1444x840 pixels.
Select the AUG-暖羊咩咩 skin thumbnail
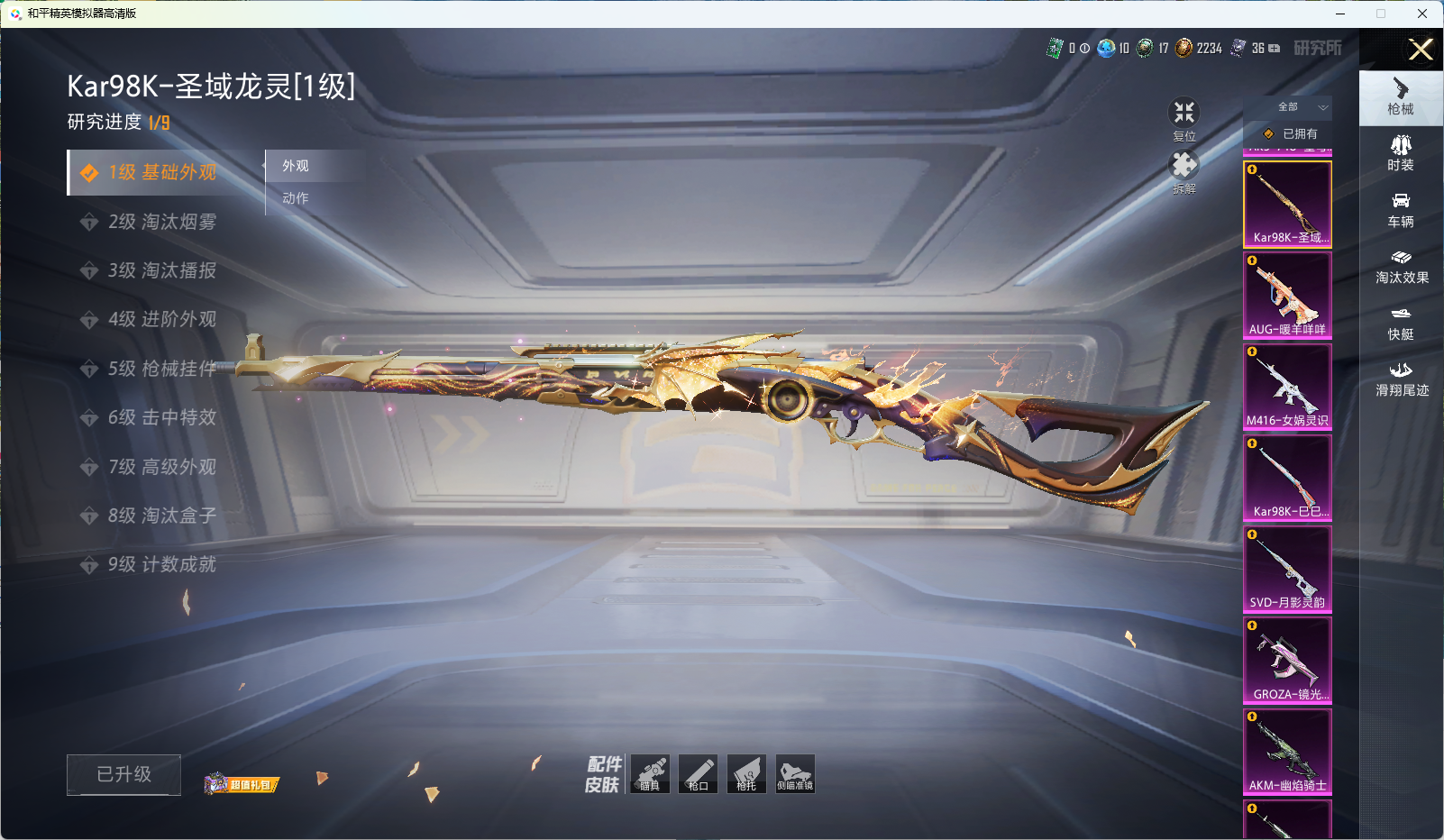(x=1287, y=296)
